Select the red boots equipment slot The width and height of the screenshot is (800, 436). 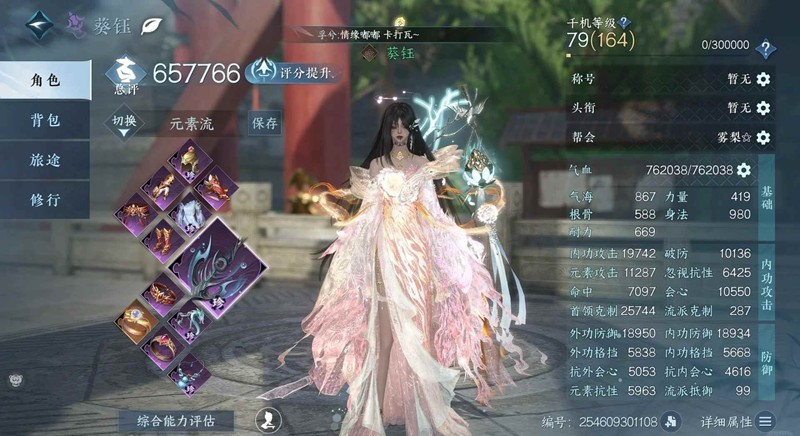[x=162, y=240]
